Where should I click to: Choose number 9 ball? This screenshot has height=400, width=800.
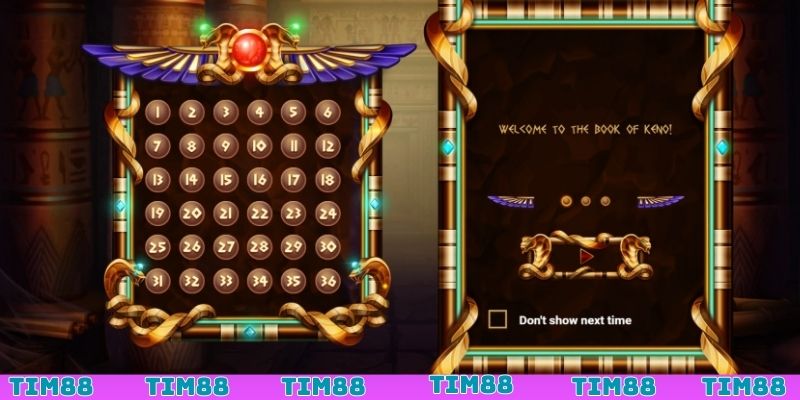225,146
